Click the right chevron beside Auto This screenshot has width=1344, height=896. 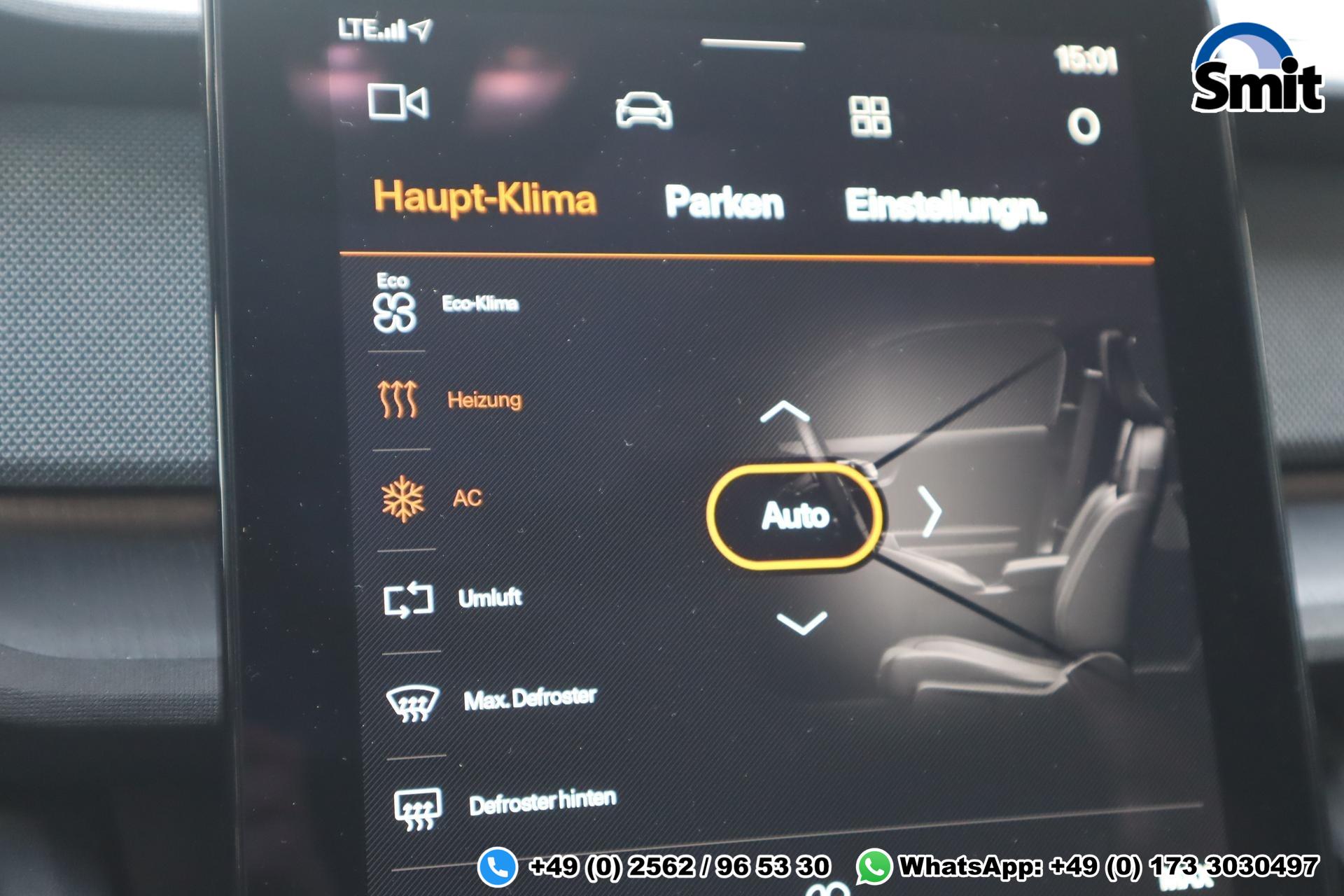click(x=930, y=512)
